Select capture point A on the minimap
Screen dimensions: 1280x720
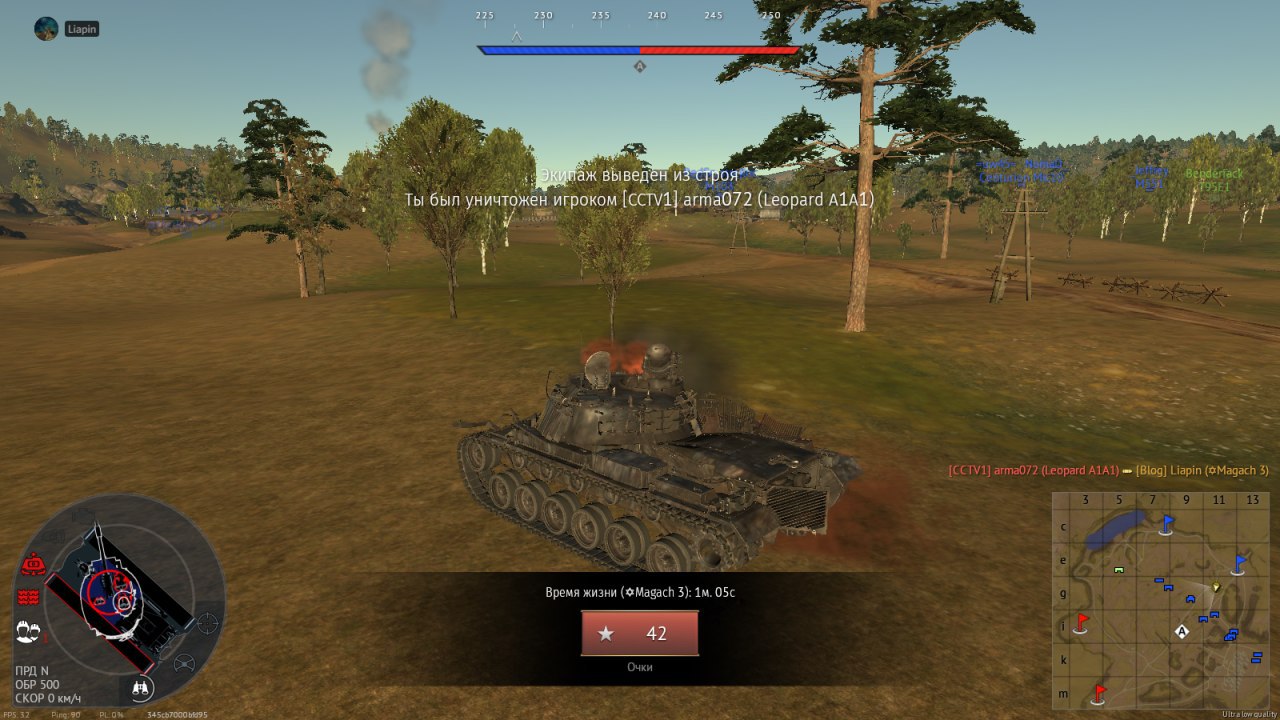(x=1182, y=632)
